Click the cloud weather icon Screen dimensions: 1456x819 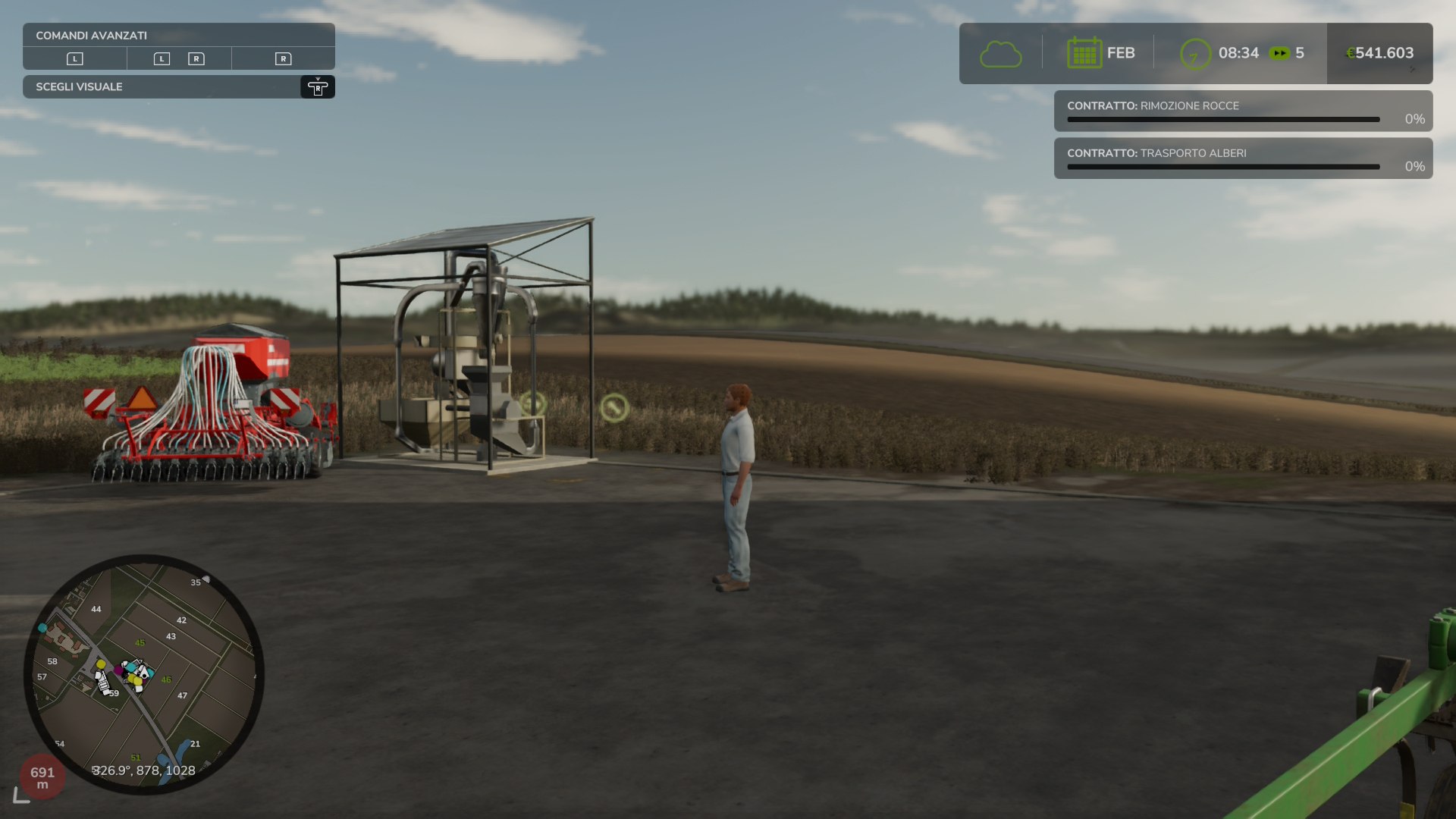[1000, 54]
